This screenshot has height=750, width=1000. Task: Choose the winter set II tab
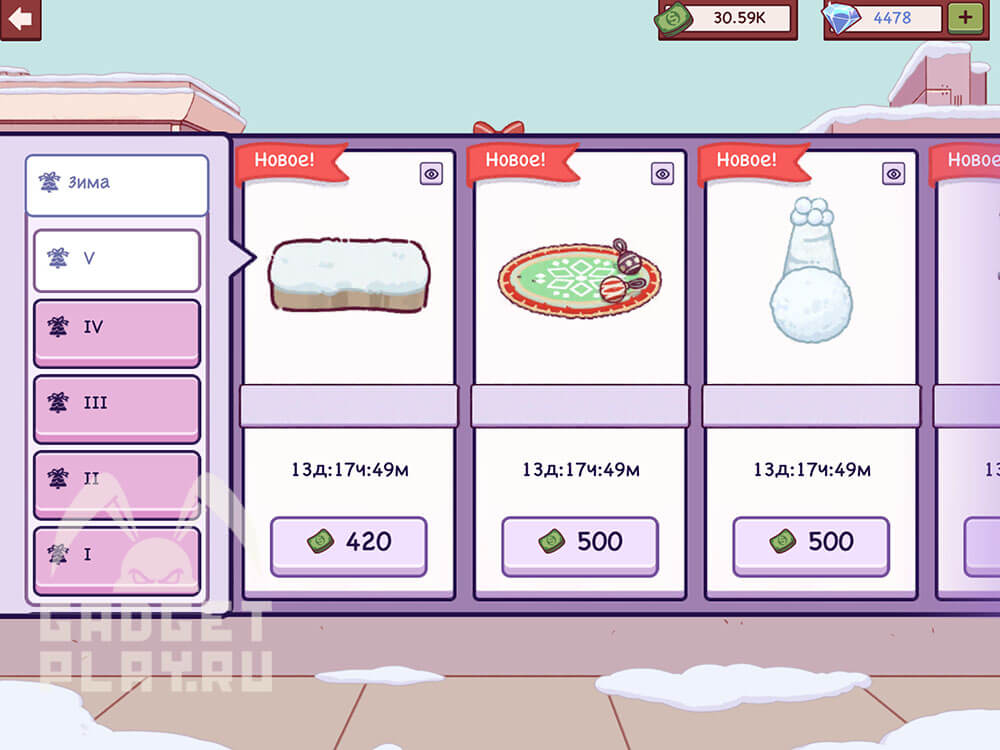[x=116, y=482]
